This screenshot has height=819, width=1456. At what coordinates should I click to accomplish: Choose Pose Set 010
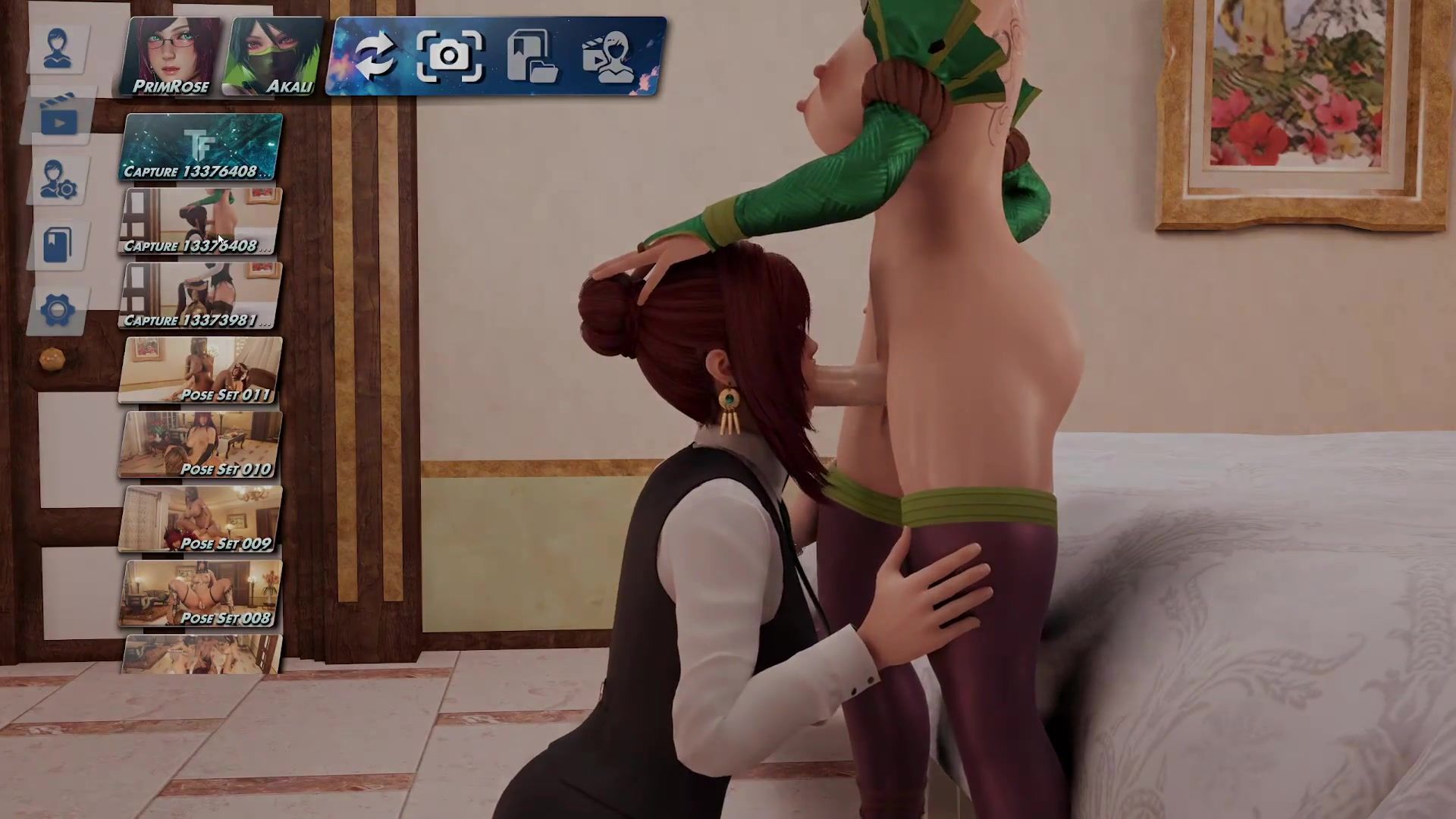pyautogui.click(x=201, y=444)
